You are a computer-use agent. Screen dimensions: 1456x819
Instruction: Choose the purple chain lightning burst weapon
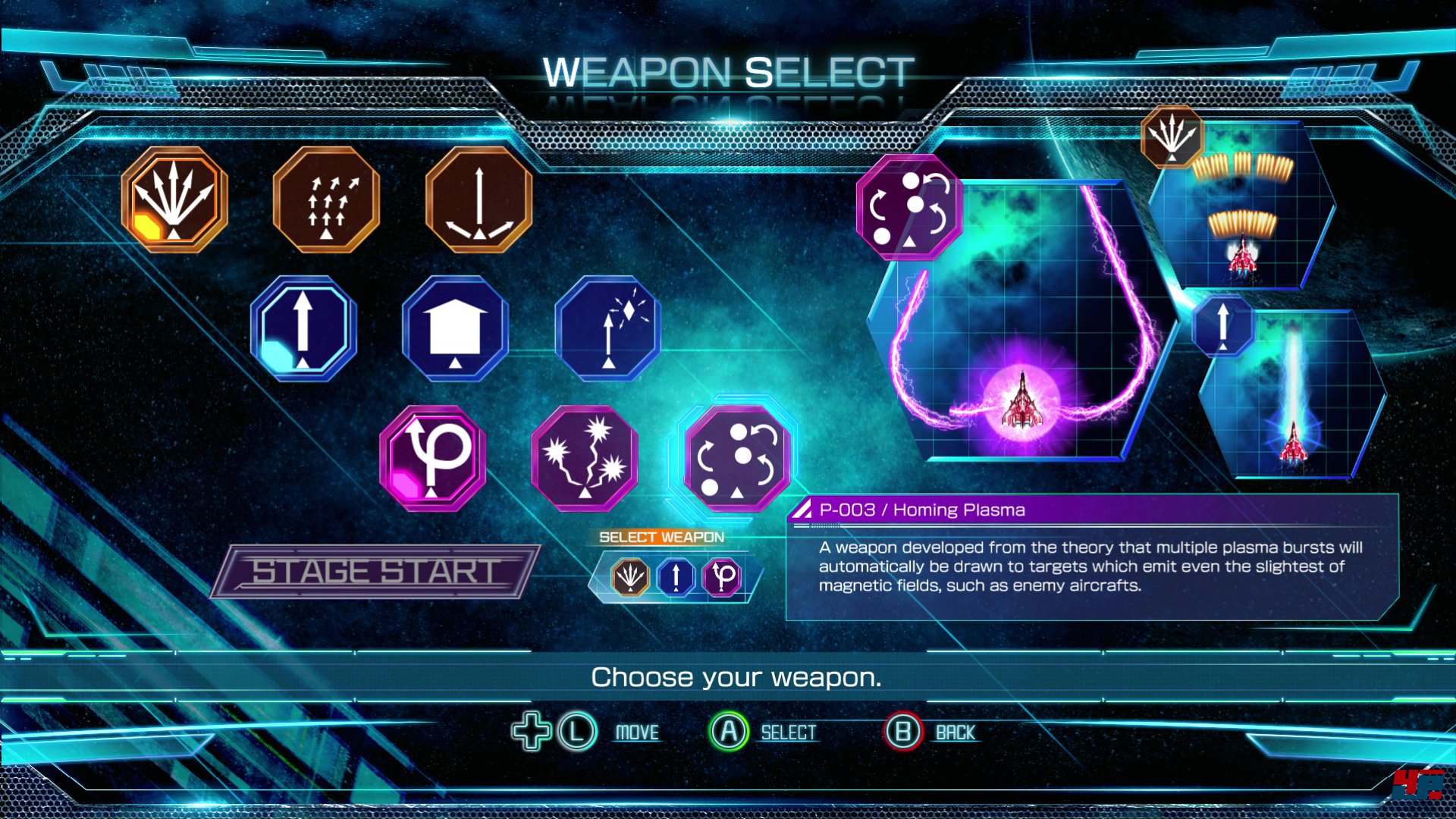585,458
